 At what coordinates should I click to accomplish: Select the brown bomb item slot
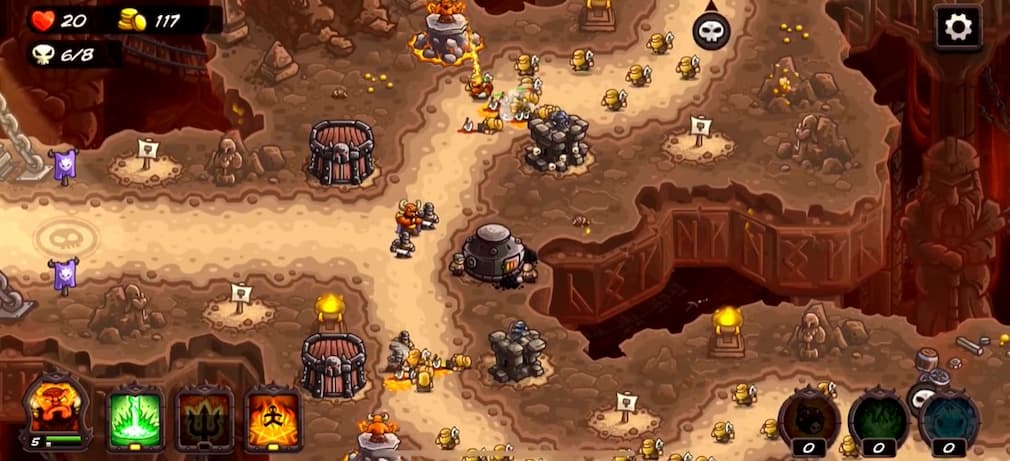[810, 418]
